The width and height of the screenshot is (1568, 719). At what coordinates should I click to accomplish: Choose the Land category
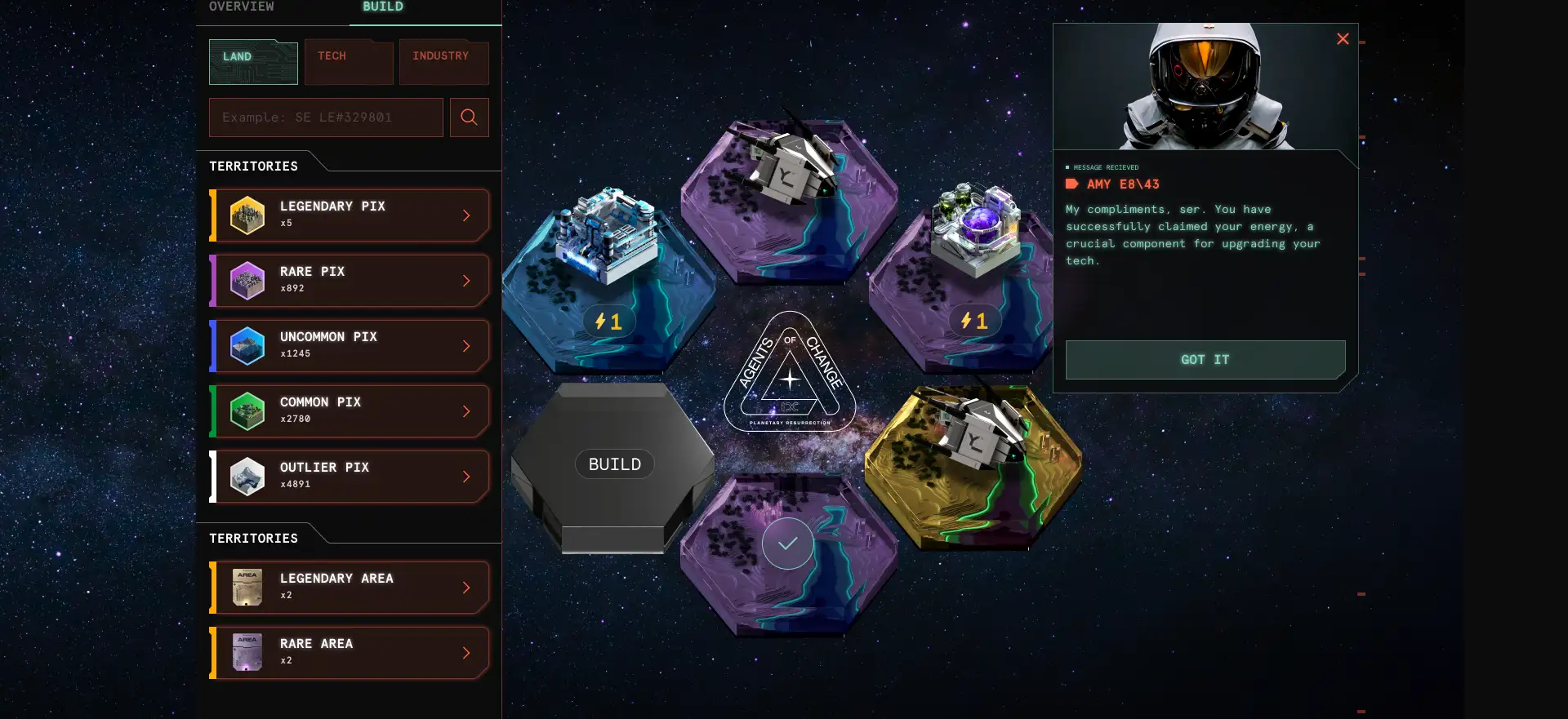tap(253, 62)
